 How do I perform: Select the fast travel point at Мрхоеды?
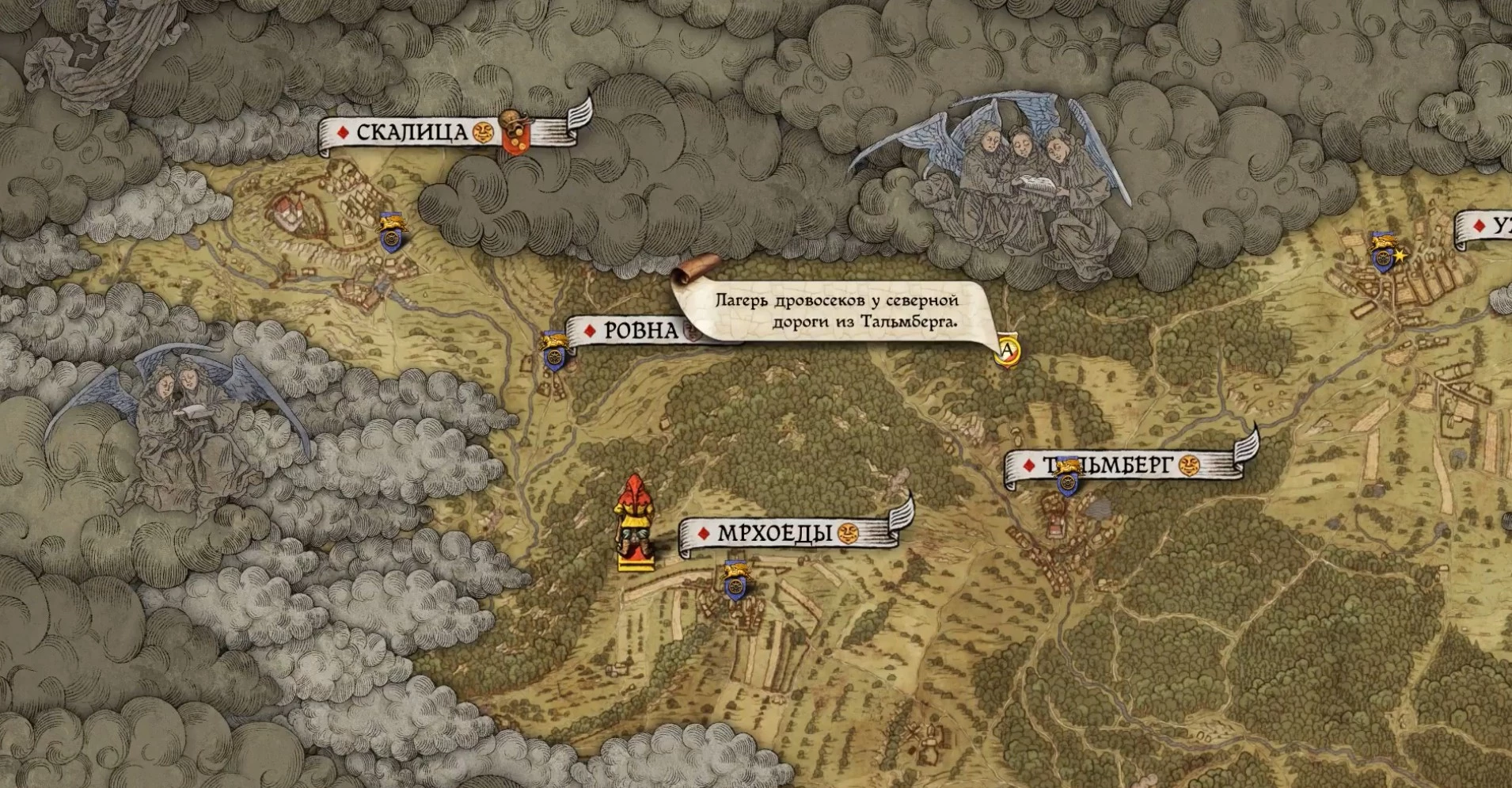pyautogui.click(x=735, y=581)
